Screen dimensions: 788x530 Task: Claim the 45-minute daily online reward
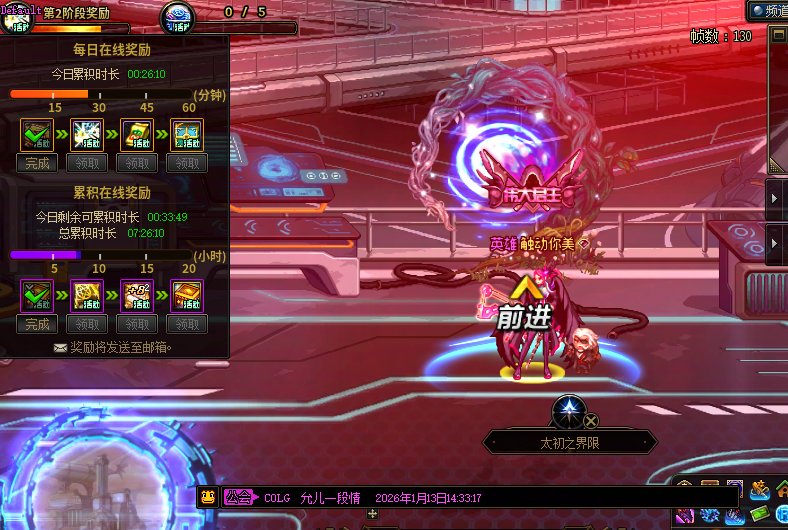[137, 163]
